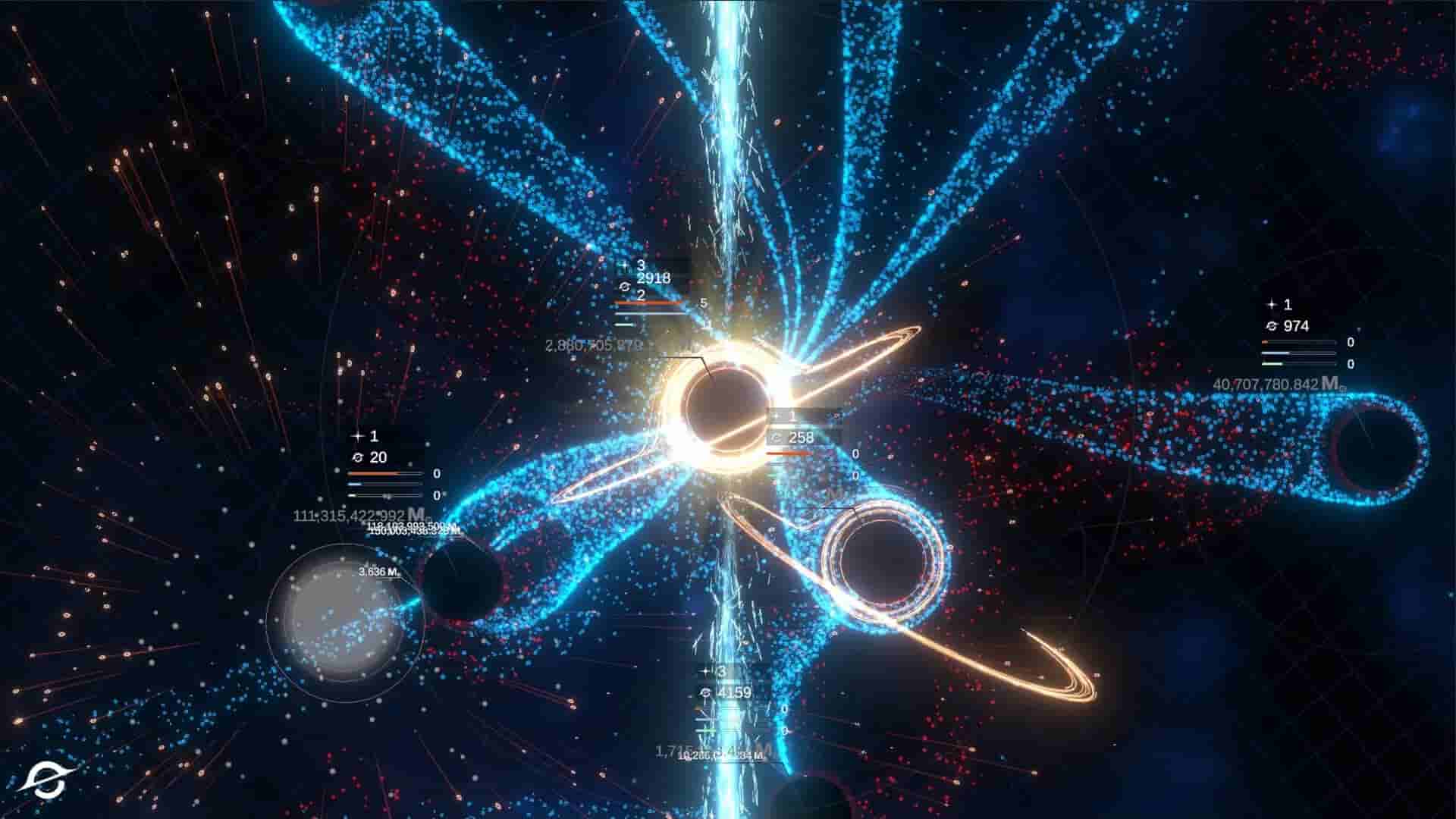Select the orbit icon showing 258 on the middle panel
1456x819 pixels.
point(777,438)
